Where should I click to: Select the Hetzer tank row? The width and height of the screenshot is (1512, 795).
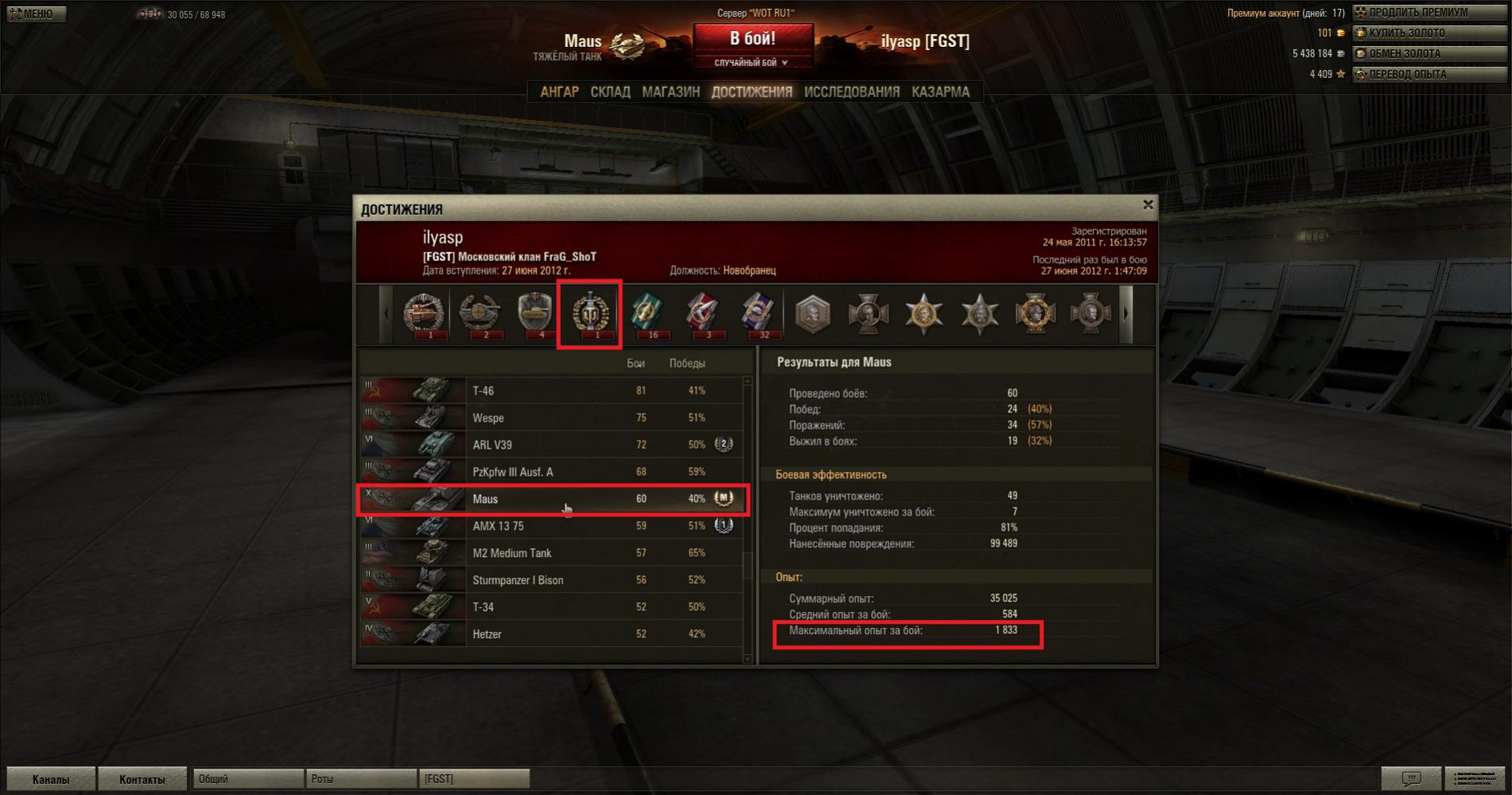(549, 634)
